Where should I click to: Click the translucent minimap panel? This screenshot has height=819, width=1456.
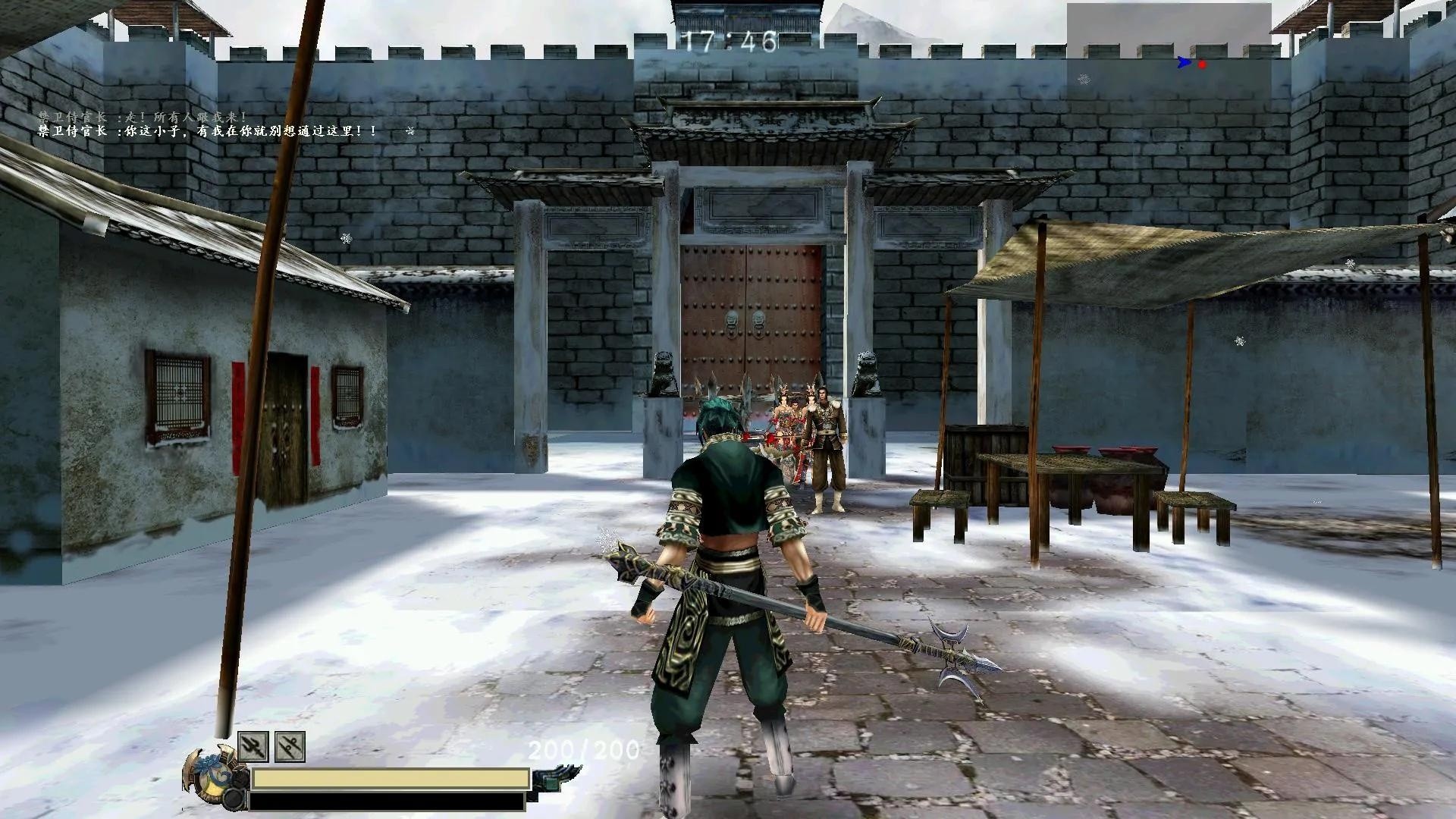coord(1169,45)
